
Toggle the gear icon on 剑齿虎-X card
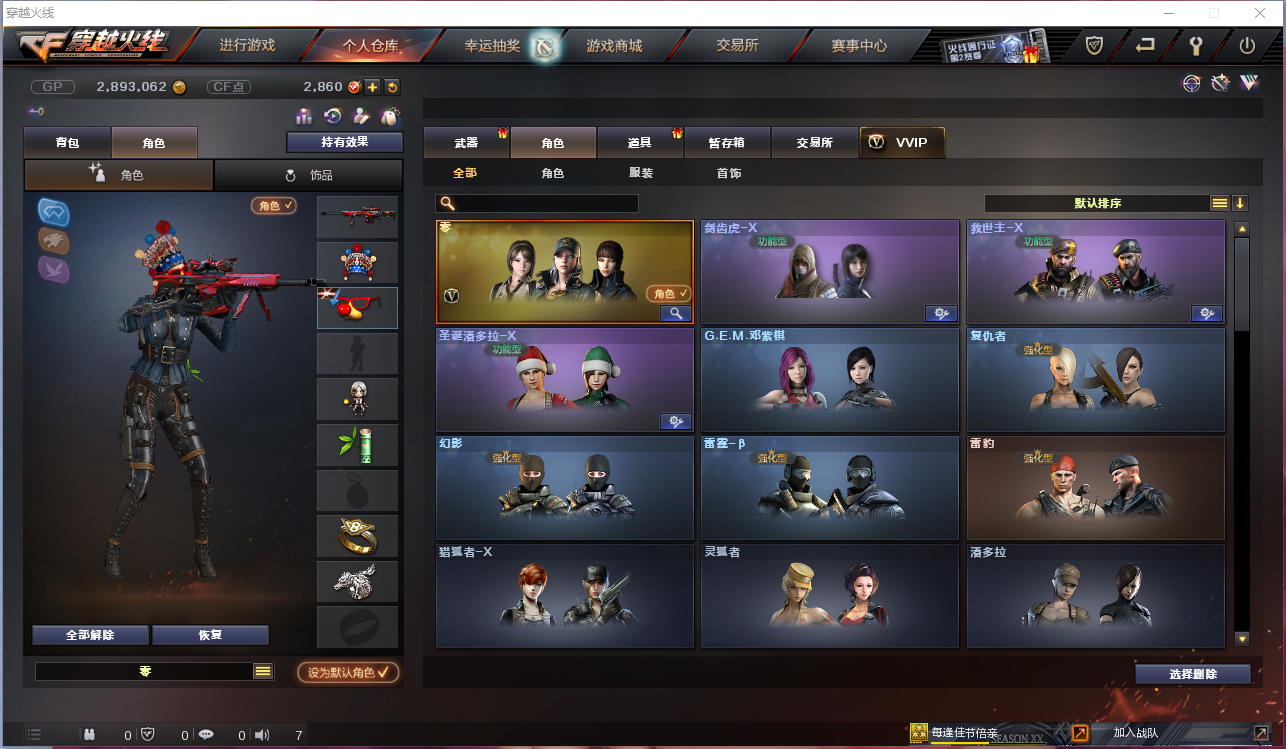point(941,313)
